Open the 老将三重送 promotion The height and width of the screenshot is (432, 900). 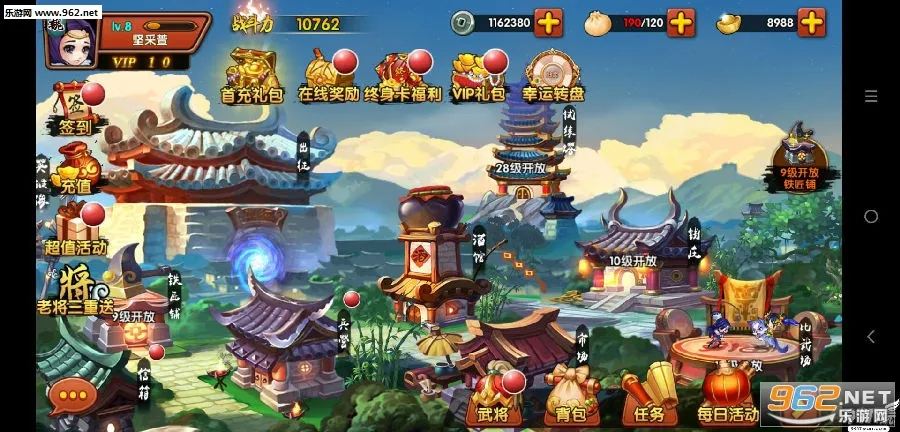73,288
